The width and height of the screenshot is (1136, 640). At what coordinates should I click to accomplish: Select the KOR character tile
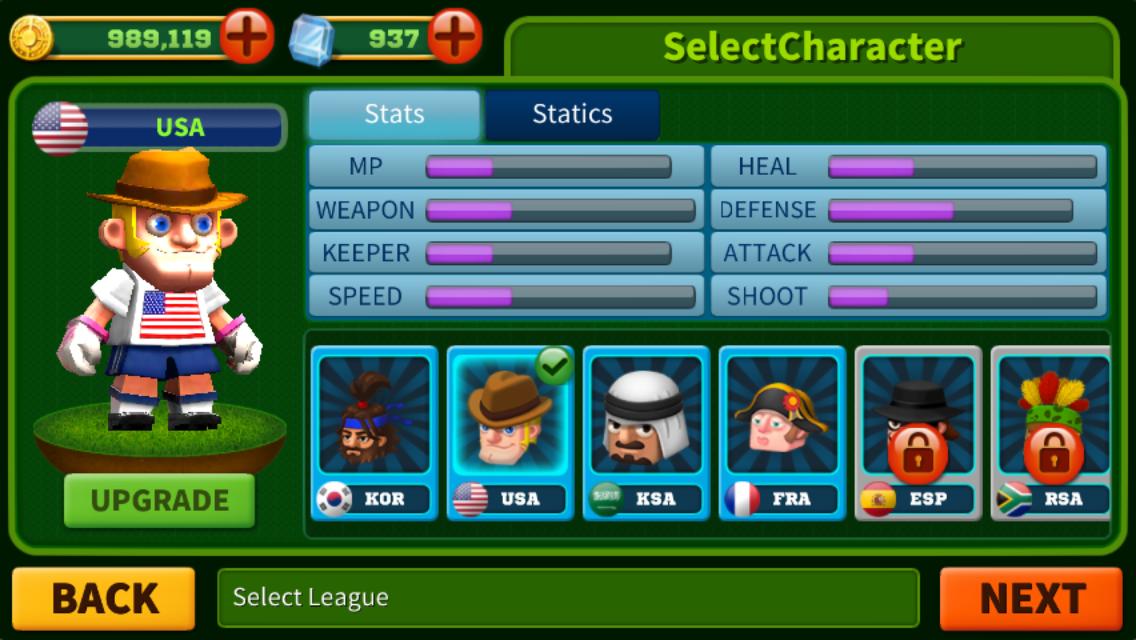coord(374,432)
